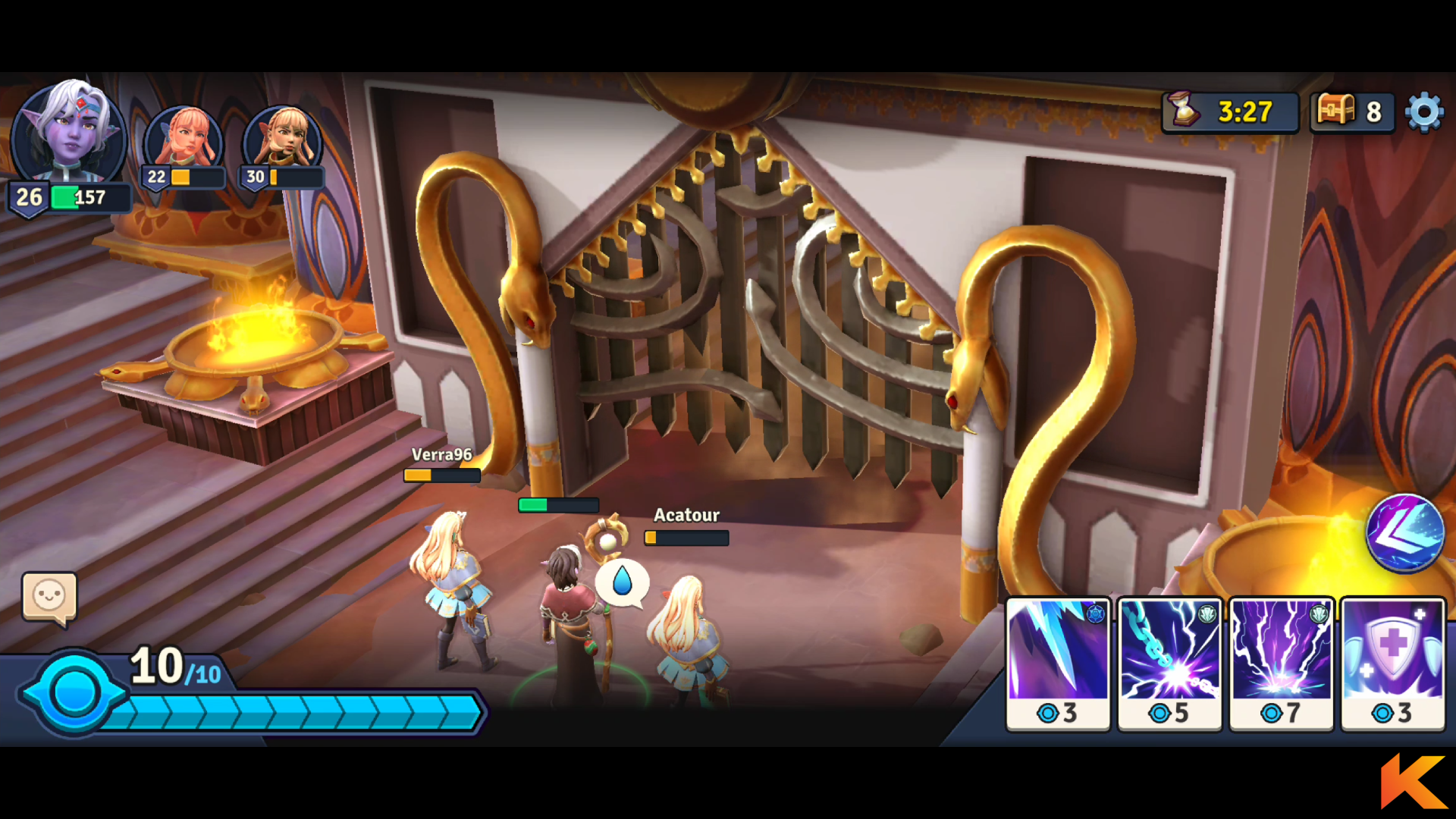Select the purple-skinned hero portrait
The image size is (1456, 819).
pos(68,133)
